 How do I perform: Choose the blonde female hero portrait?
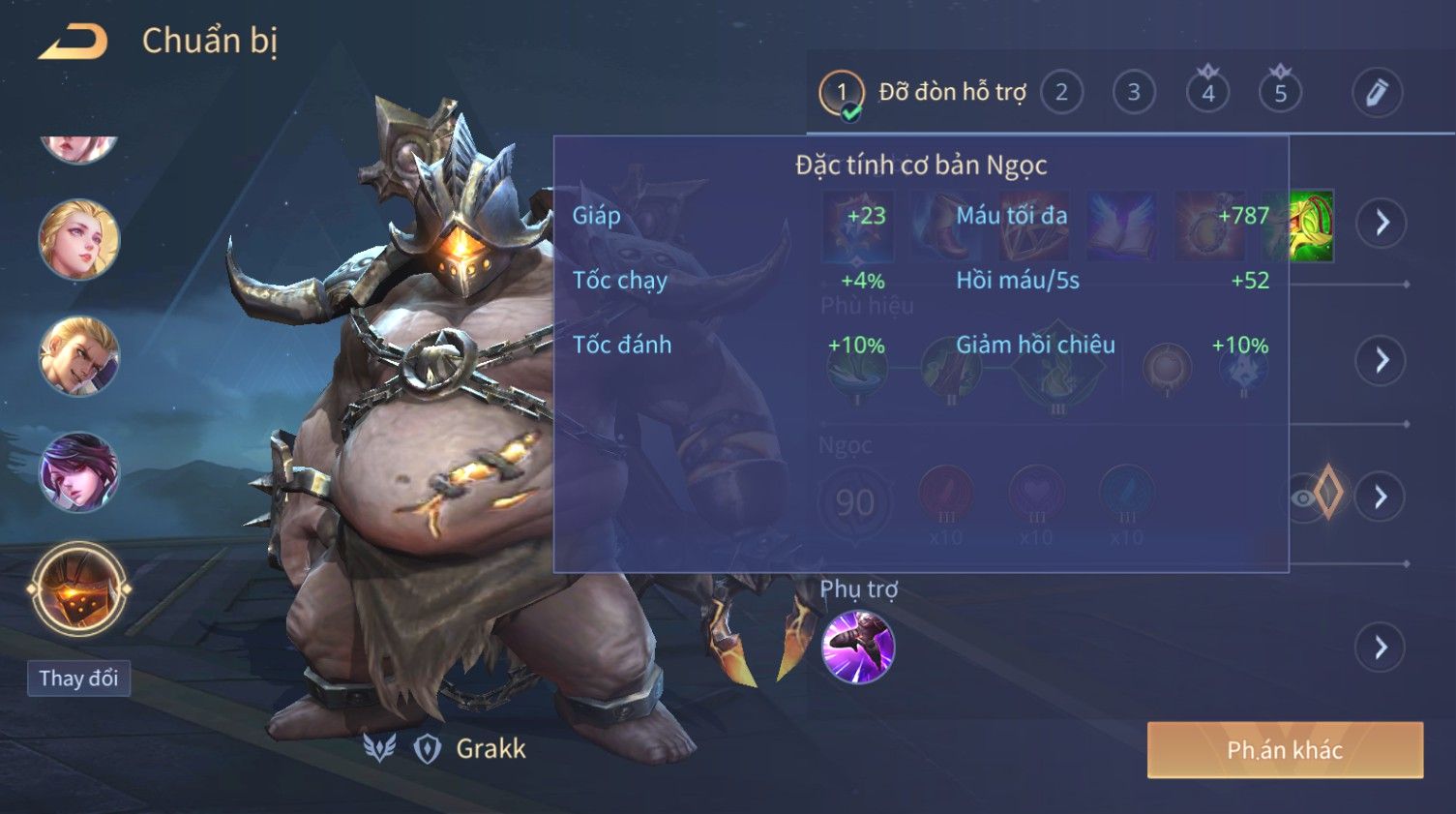pyautogui.click(x=78, y=239)
